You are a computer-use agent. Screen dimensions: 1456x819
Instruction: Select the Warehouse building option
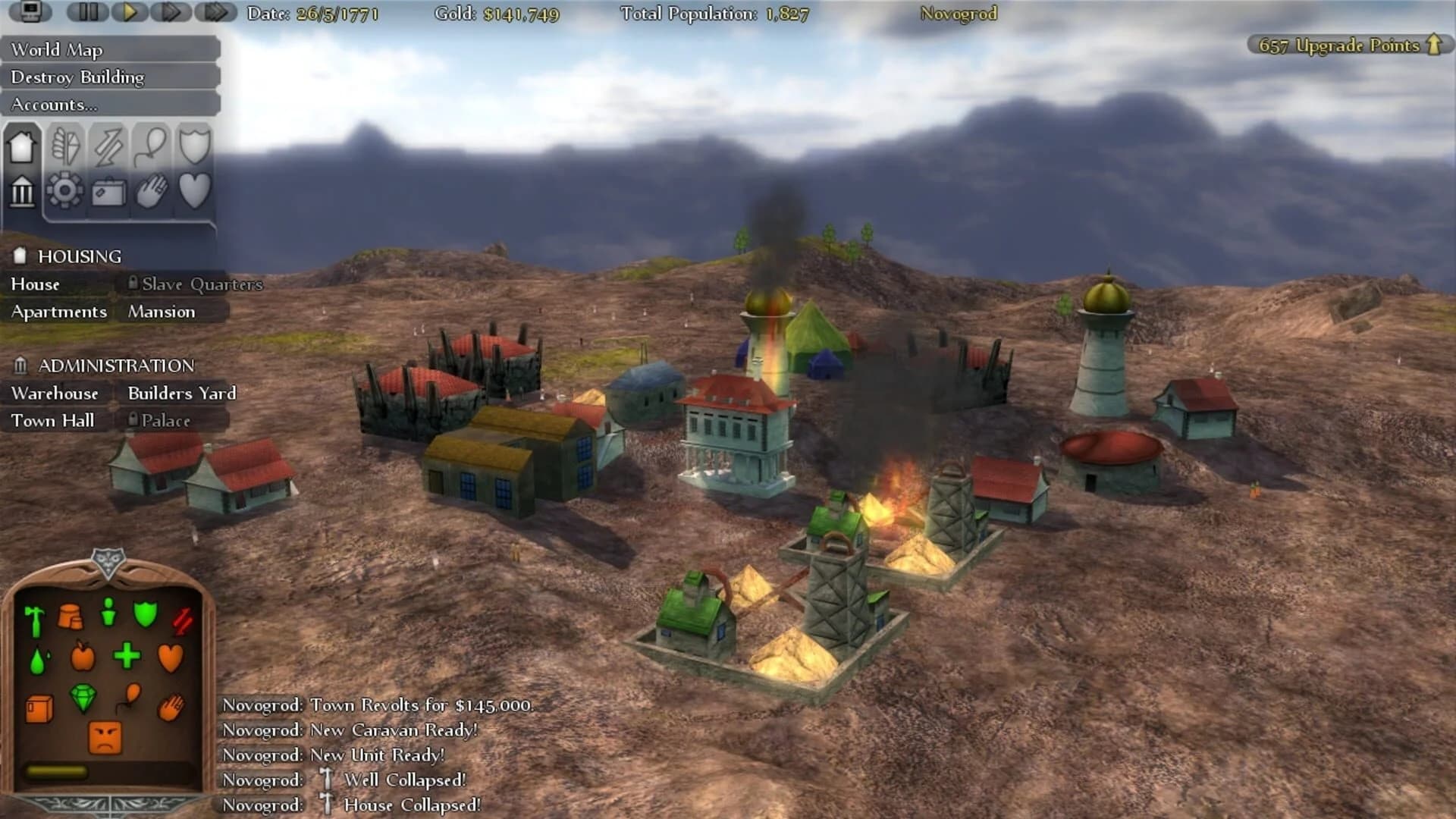(54, 394)
